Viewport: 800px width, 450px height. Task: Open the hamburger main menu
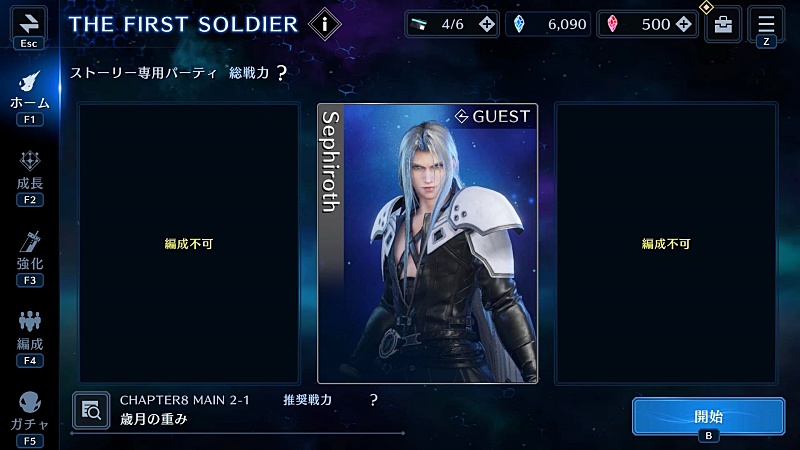click(766, 23)
